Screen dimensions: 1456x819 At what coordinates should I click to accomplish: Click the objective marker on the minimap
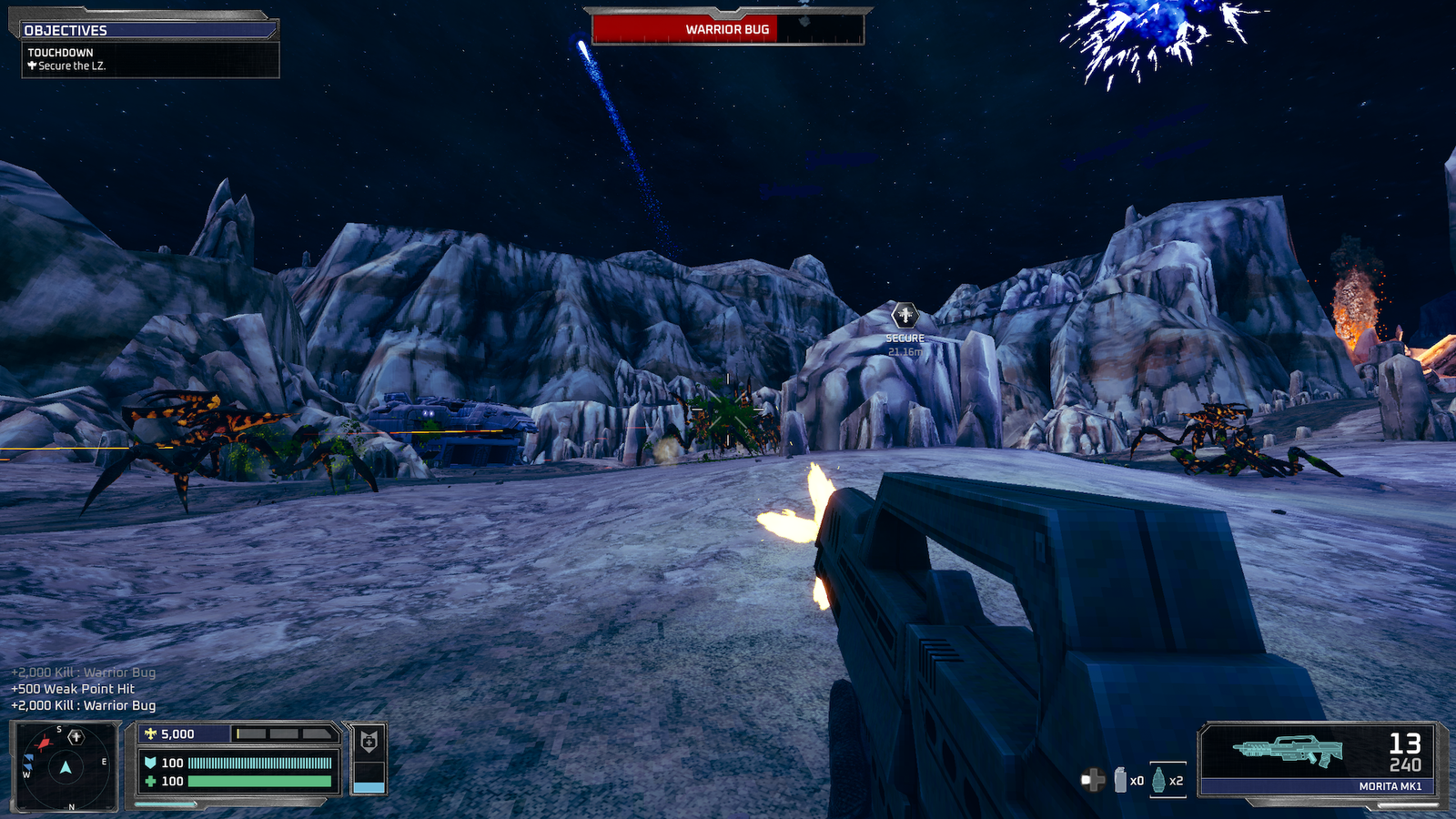click(x=76, y=737)
